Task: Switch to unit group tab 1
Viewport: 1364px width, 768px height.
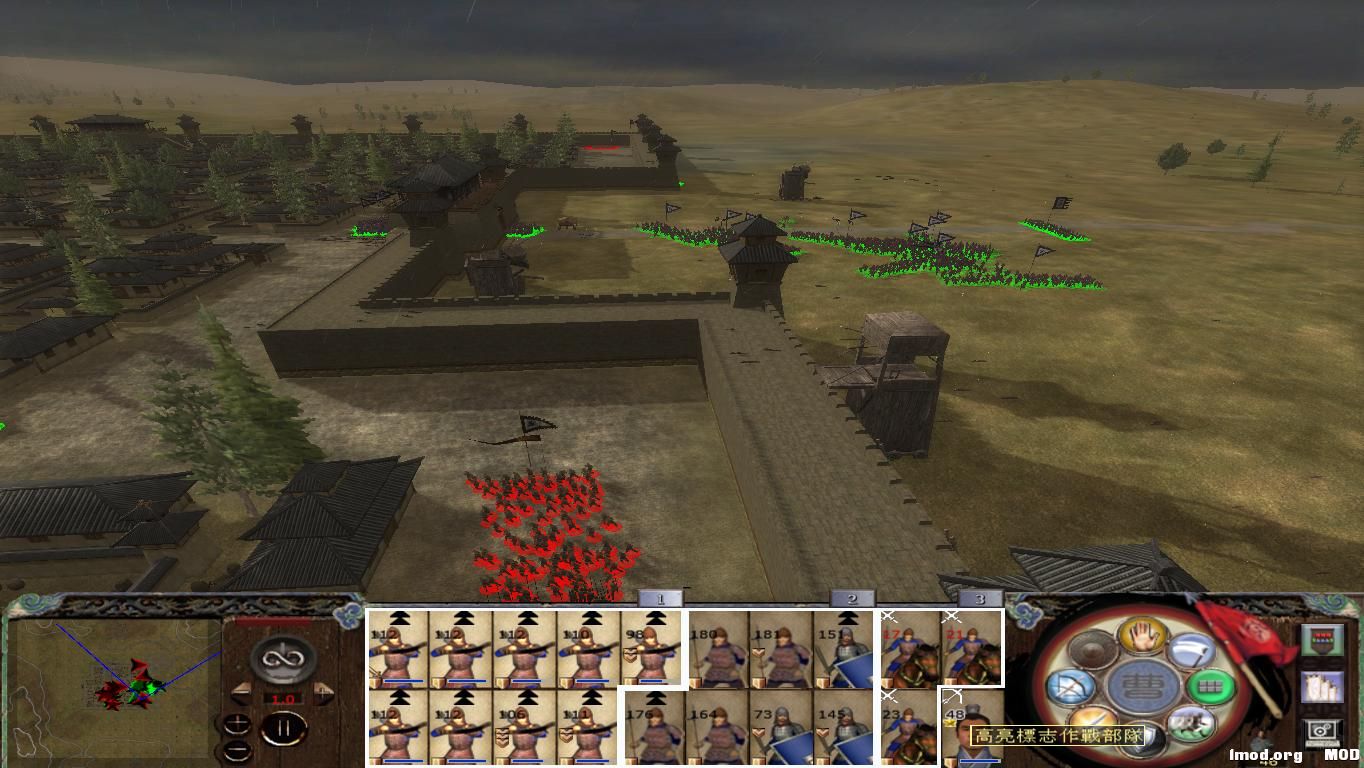Action: [660, 596]
